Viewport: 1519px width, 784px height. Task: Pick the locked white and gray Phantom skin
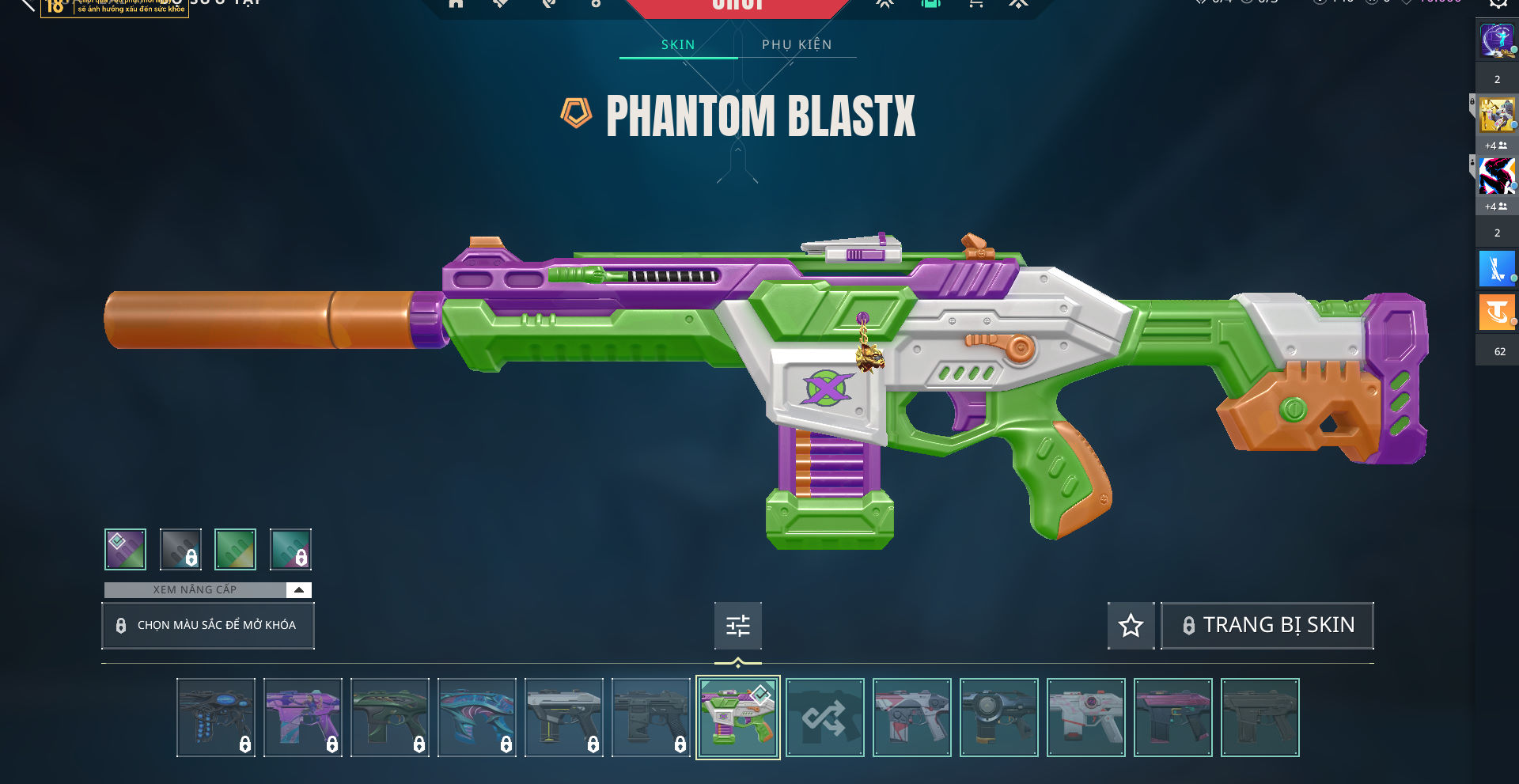[563, 718]
